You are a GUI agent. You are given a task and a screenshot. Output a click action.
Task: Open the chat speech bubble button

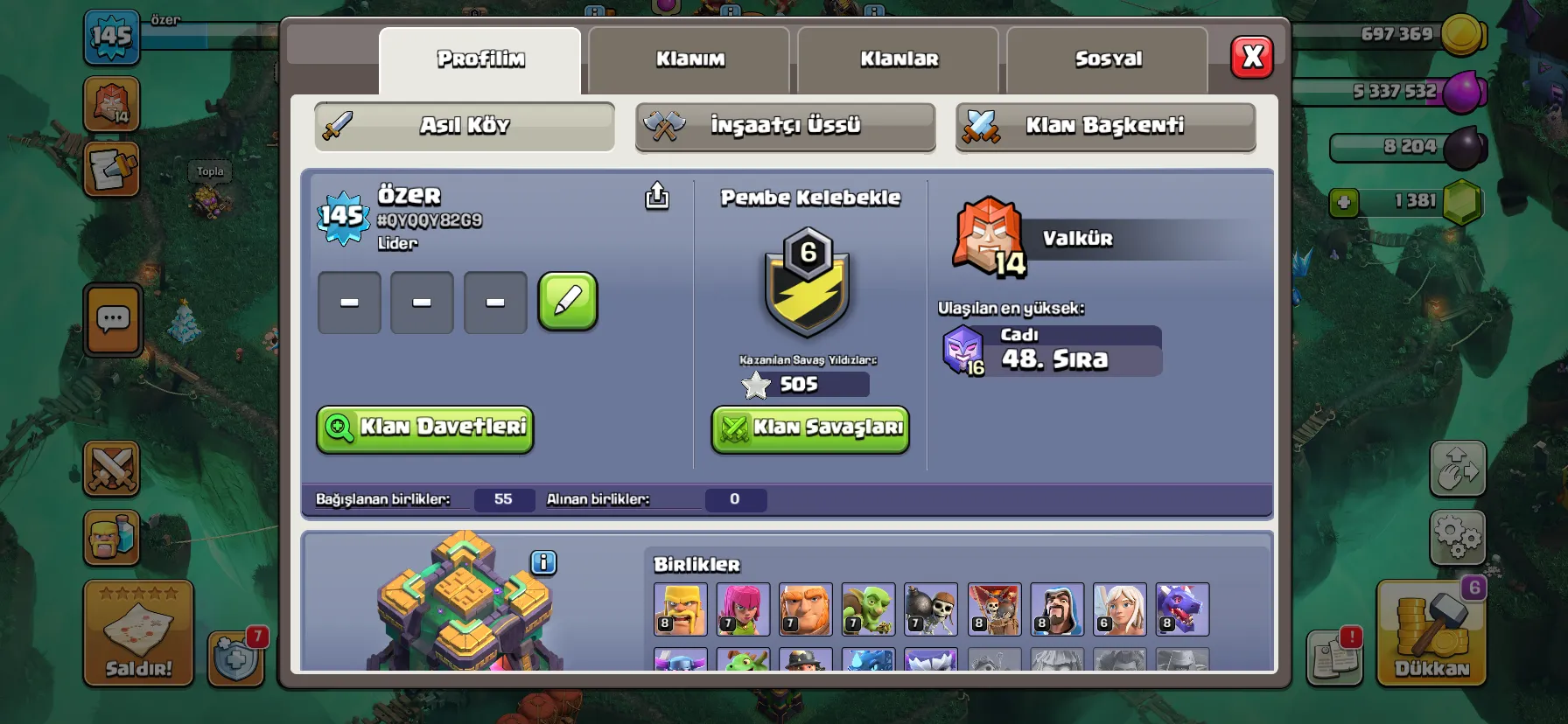(x=113, y=320)
